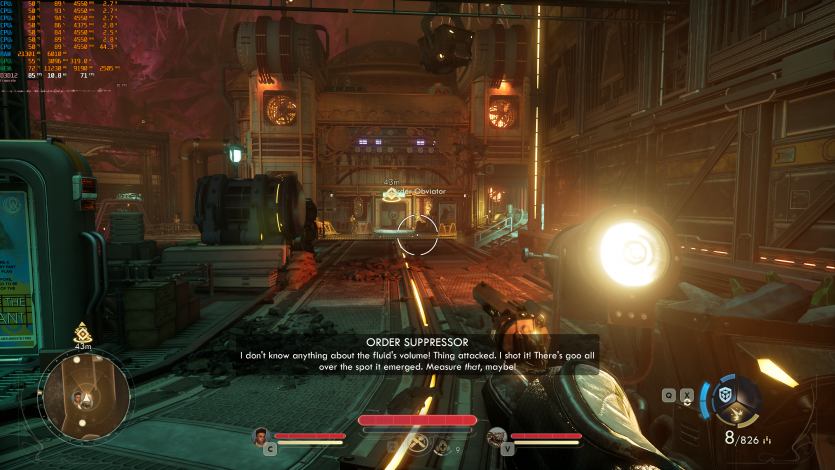The height and width of the screenshot is (470, 835).
Task: Click the left companion portrait
Action: tap(261, 436)
